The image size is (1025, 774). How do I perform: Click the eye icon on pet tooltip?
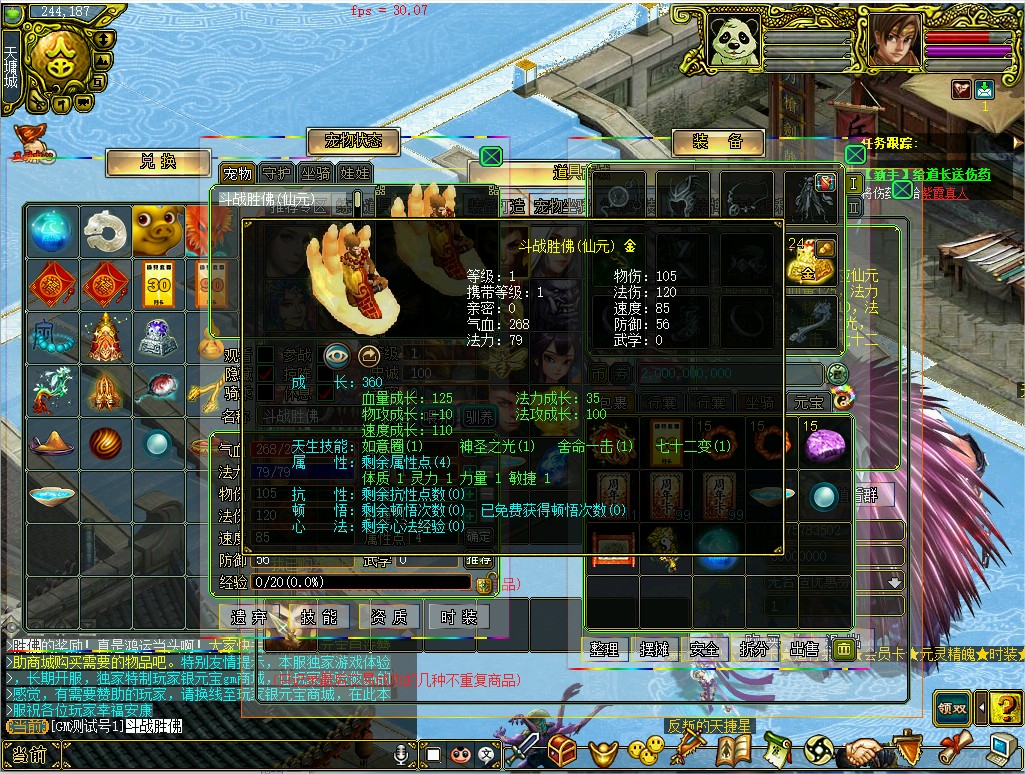337,355
